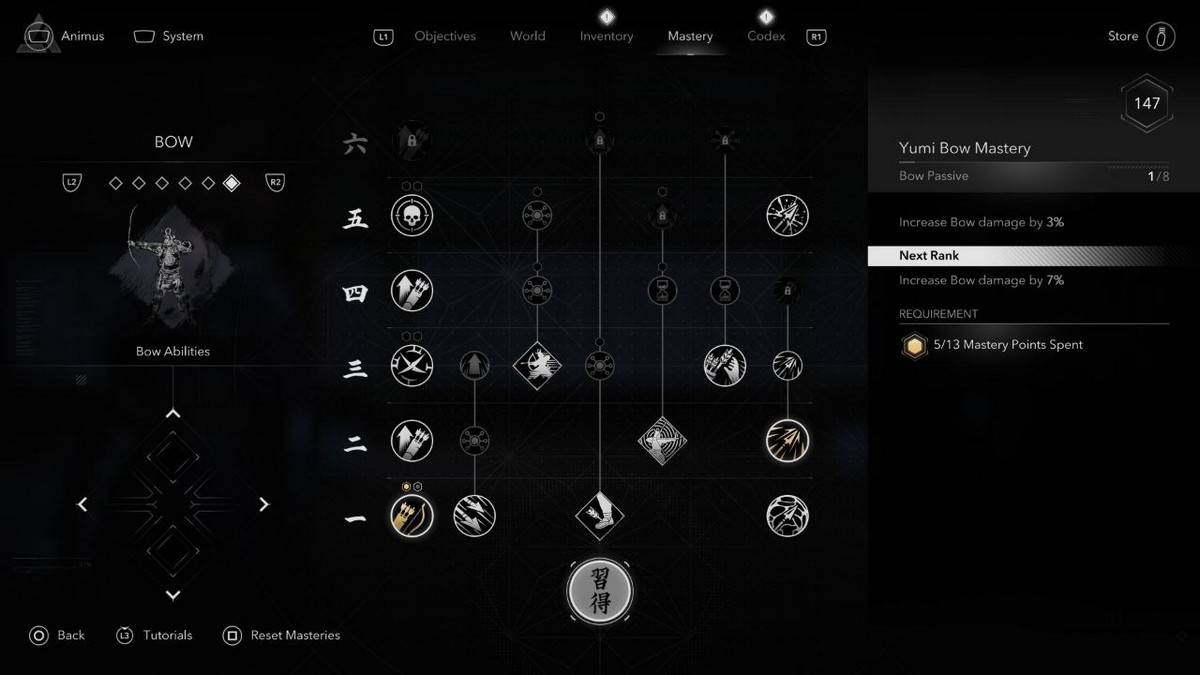Open the Animus menu
1200x675 pixels.
(82, 36)
